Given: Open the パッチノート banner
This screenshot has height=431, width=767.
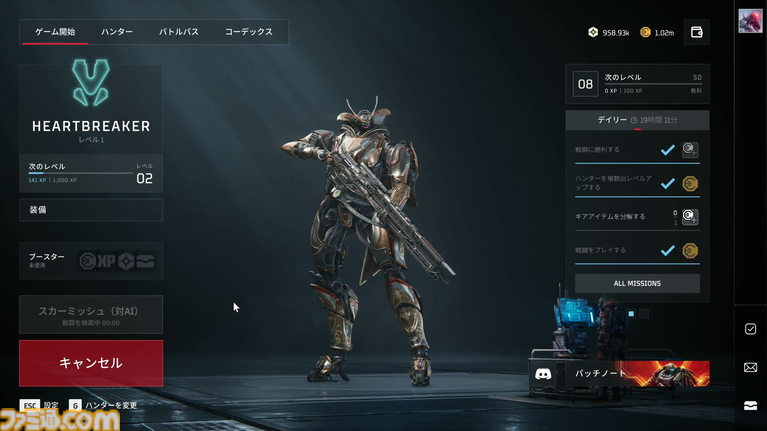Looking at the screenshot, I should tap(640, 373).
